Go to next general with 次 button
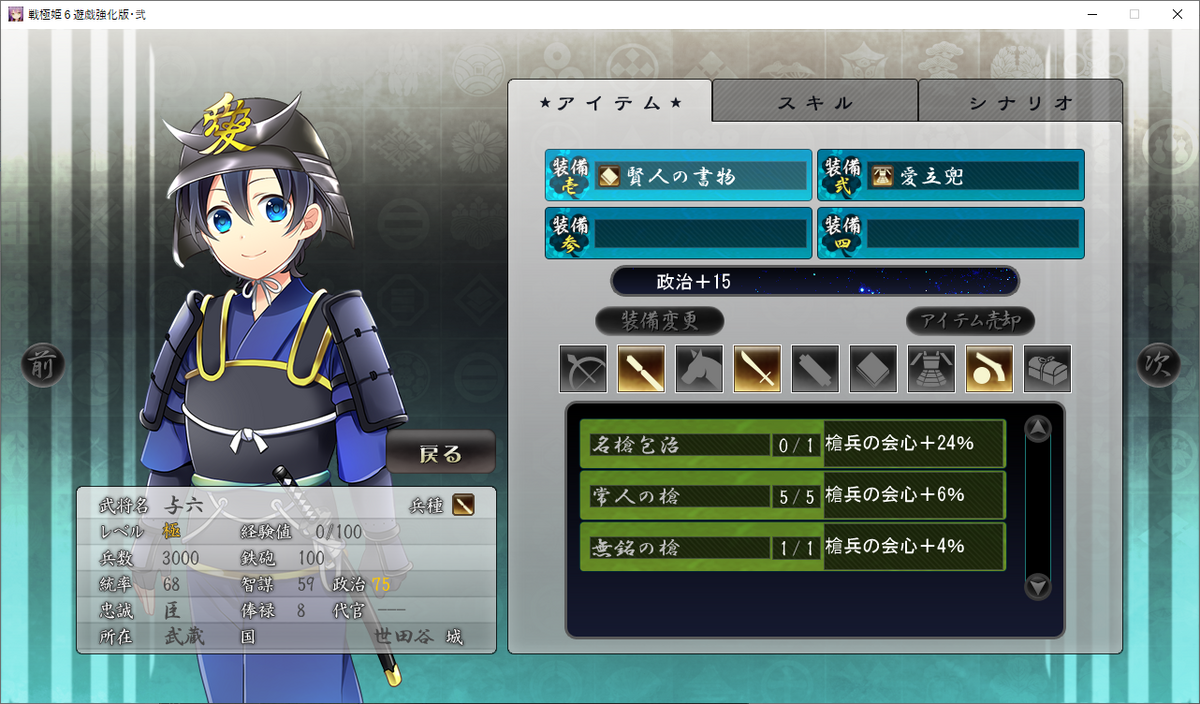Viewport: 1200px width, 704px height. (x=1157, y=366)
